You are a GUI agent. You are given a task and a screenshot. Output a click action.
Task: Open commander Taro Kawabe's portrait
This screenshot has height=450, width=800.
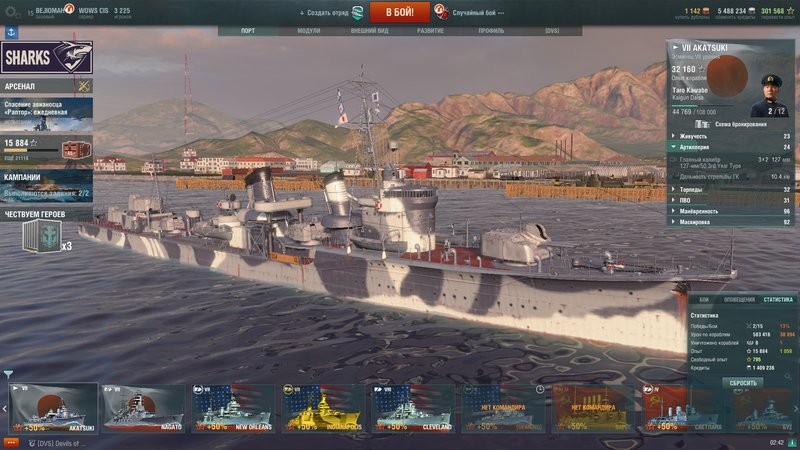pos(770,95)
